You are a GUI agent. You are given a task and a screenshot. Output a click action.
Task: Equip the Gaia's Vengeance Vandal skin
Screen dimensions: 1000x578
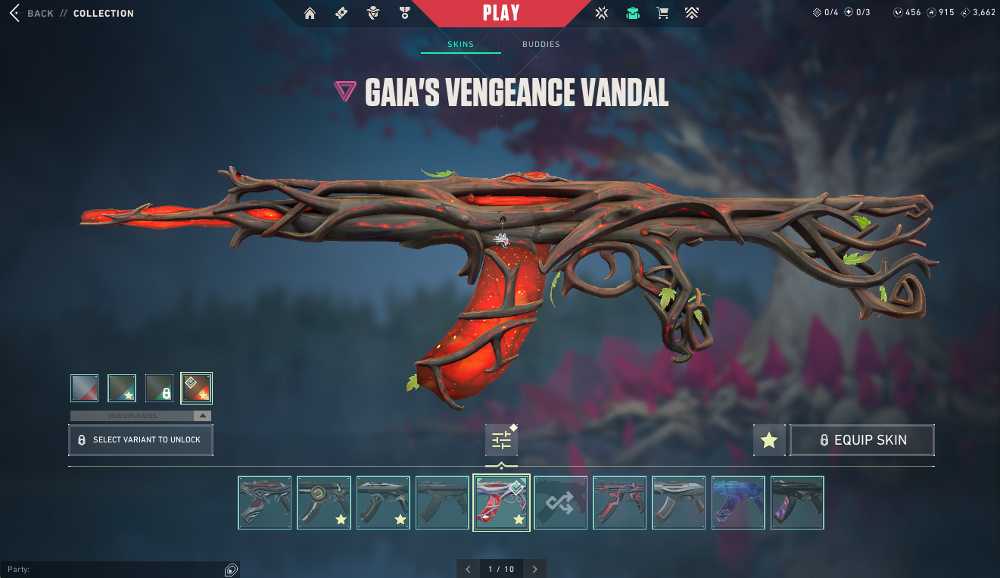click(862, 440)
